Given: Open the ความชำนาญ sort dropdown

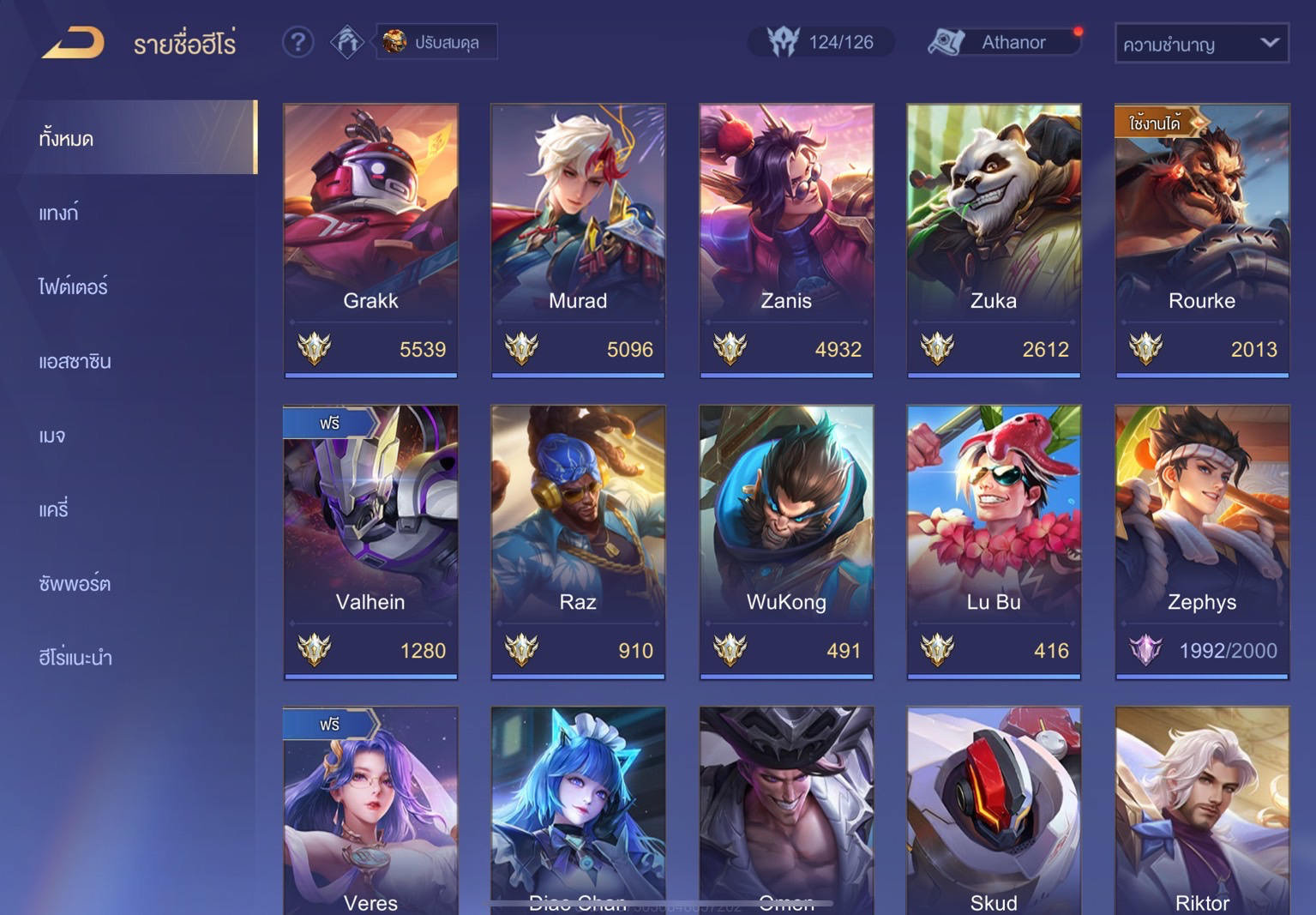Looking at the screenshot, I should pyautogui.click(x=1200, y=44).
